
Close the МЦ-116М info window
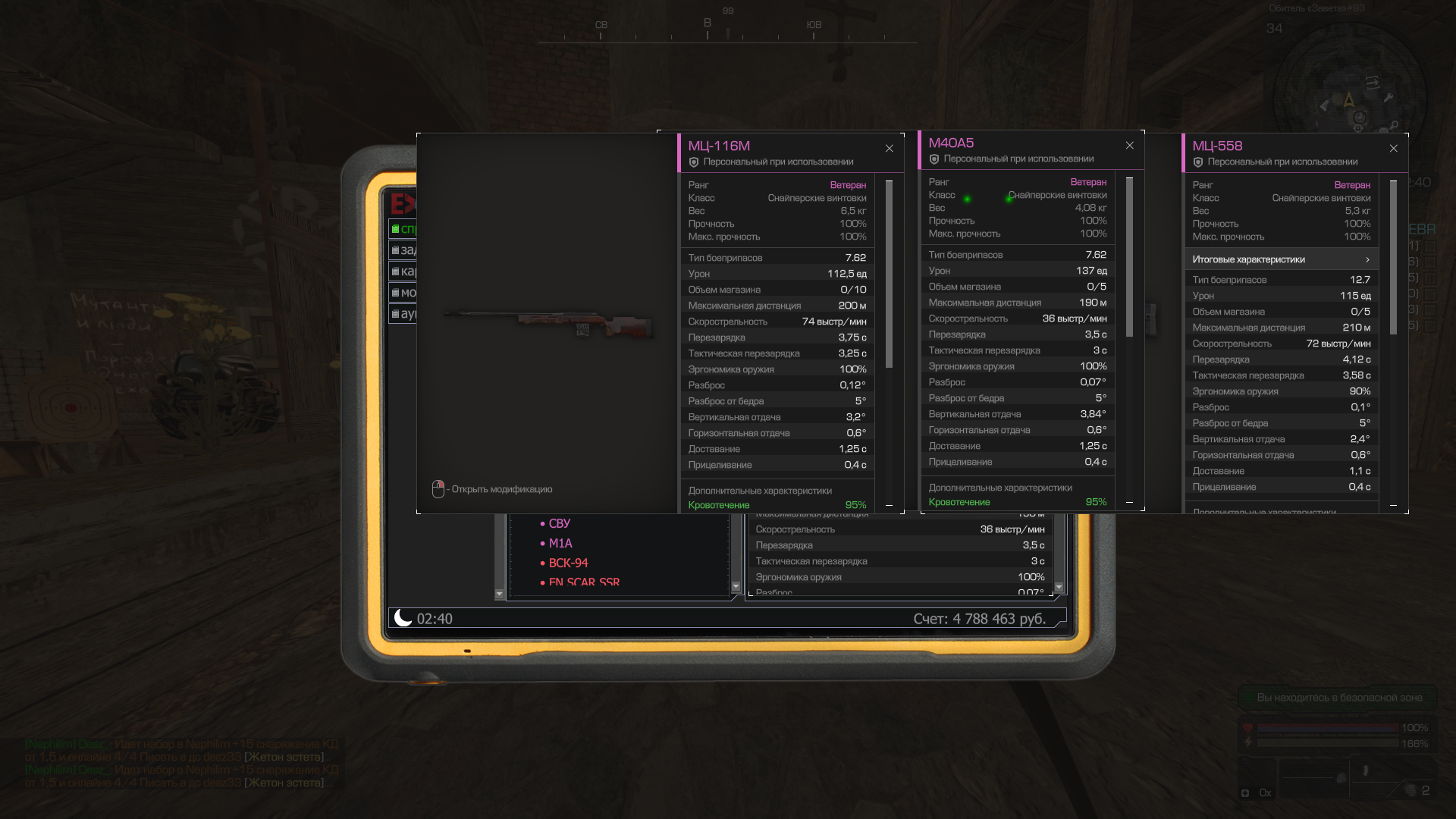[889, 149]
